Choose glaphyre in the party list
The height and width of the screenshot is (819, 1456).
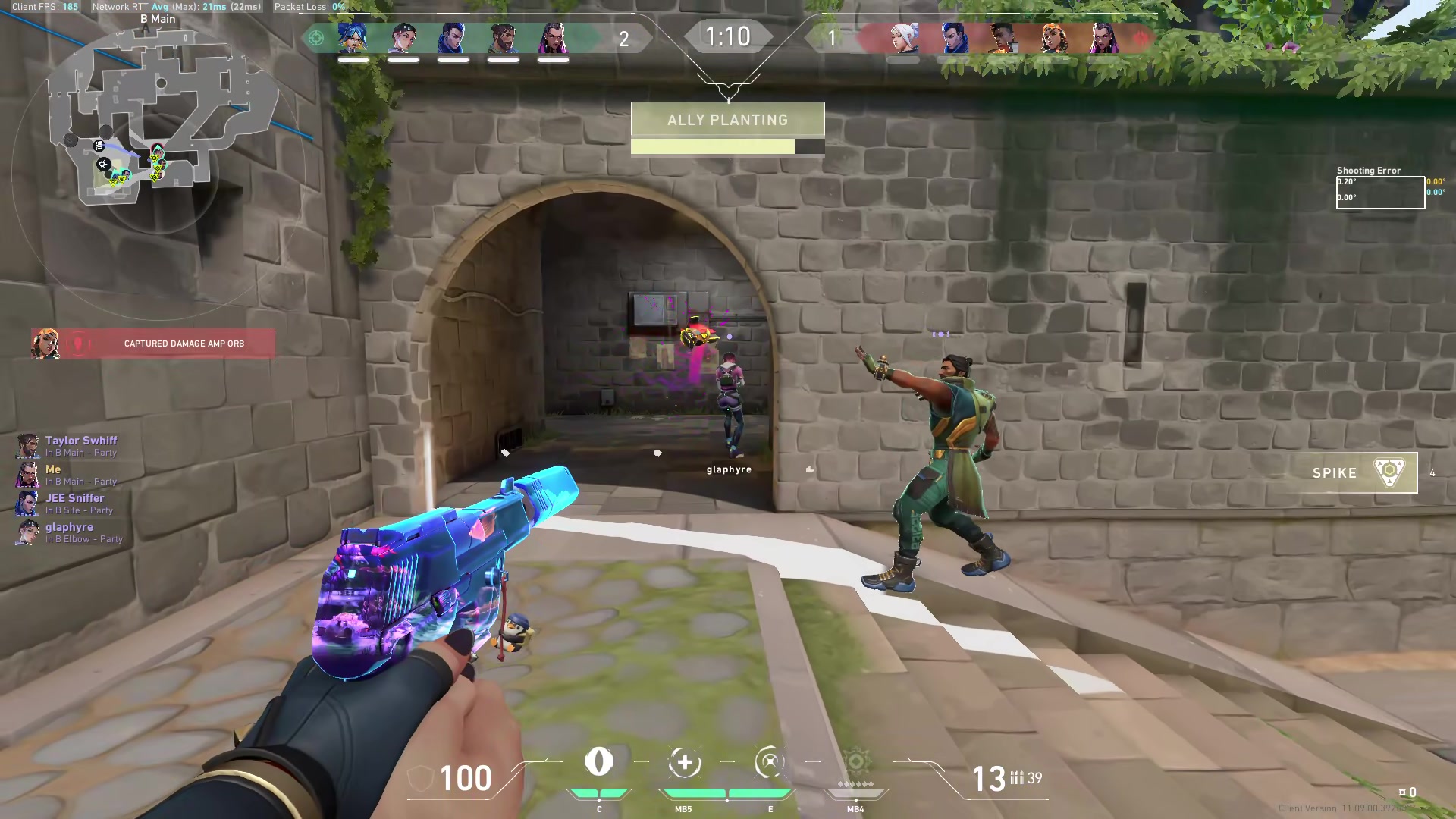click(x=68, y=532)
